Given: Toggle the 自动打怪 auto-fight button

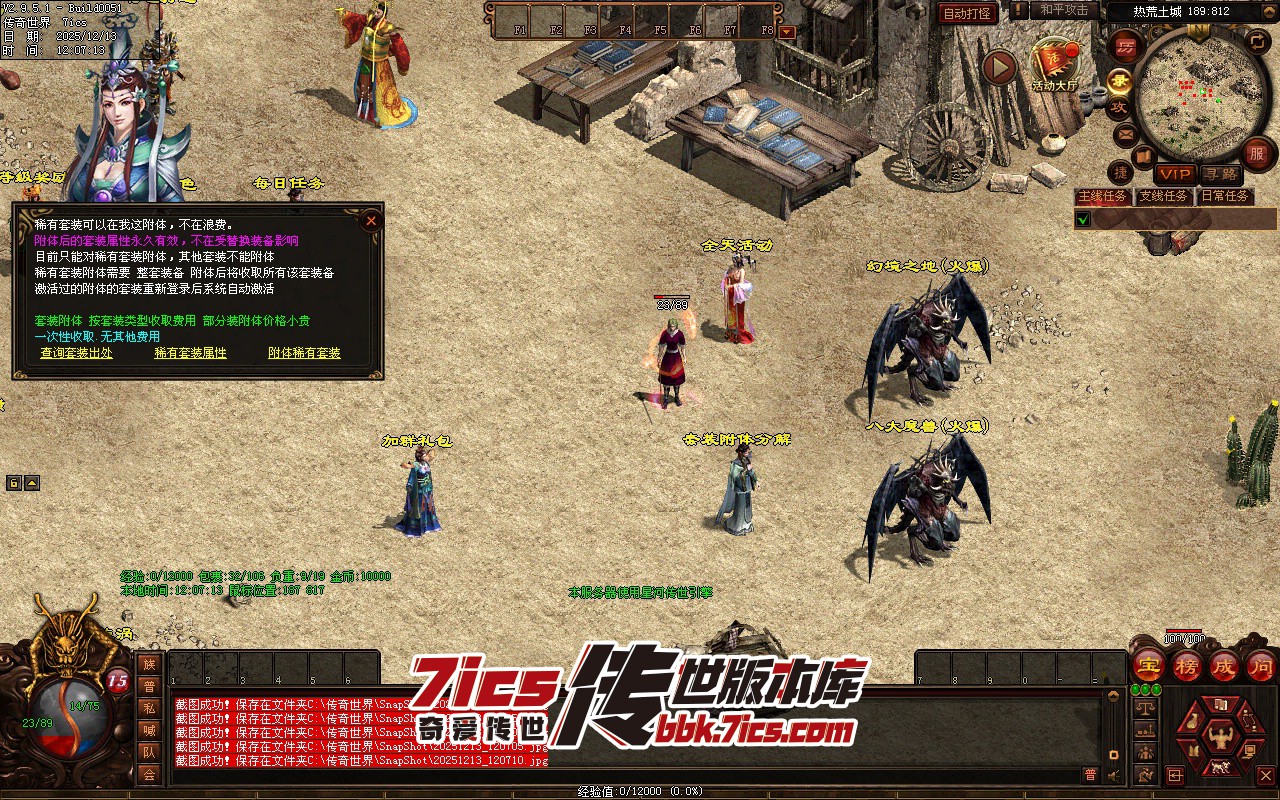Looking at the screenshot, I should pos(968,13).
